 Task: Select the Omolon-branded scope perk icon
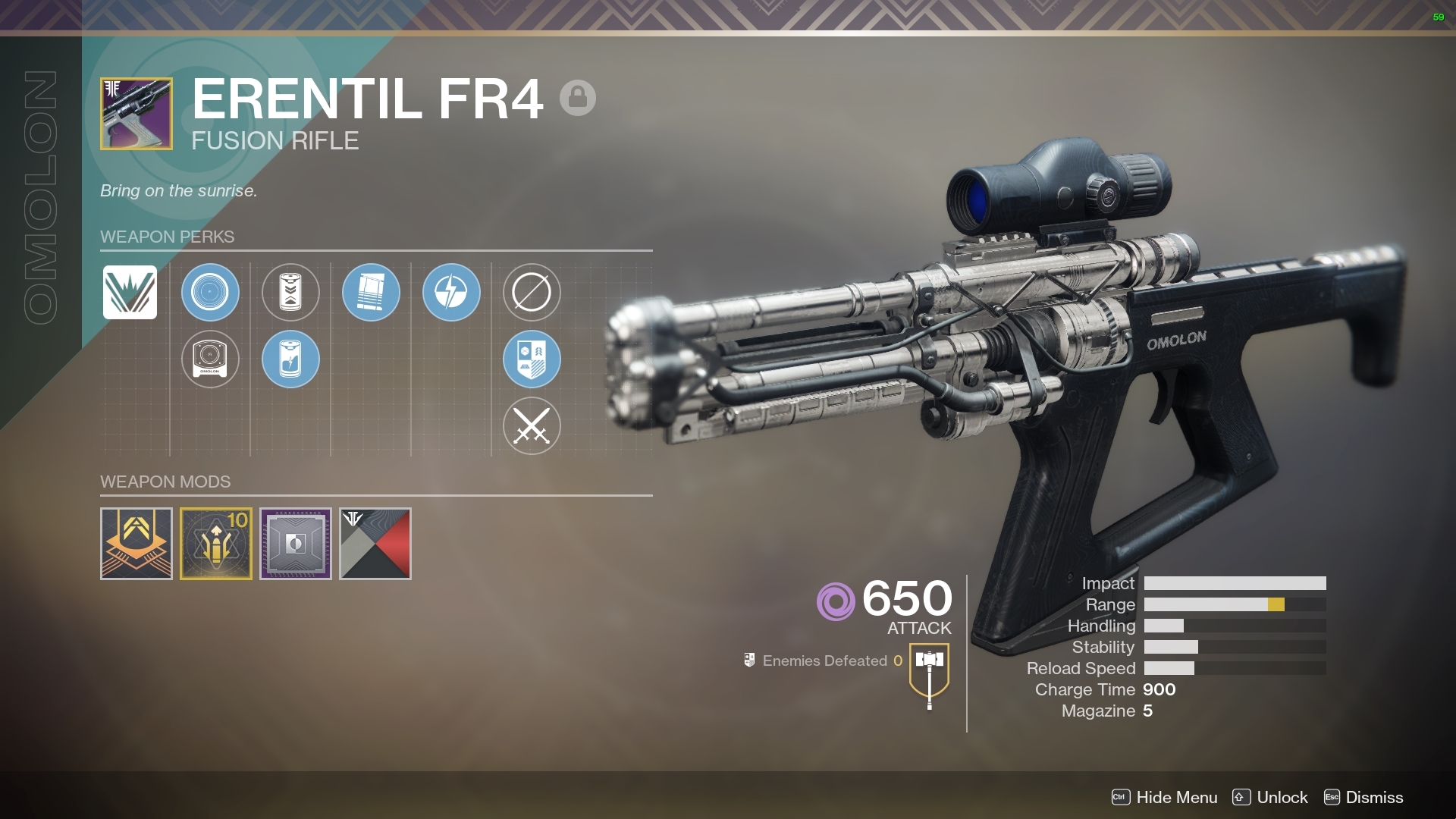tap(210, 359)
